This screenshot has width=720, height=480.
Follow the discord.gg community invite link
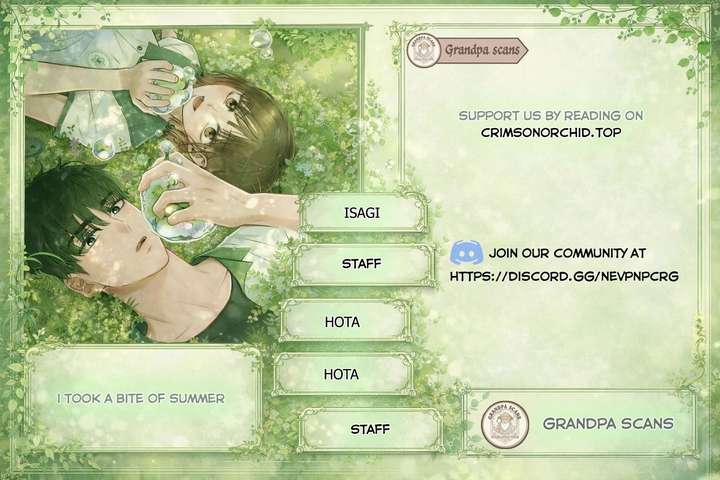coord(564,274)
